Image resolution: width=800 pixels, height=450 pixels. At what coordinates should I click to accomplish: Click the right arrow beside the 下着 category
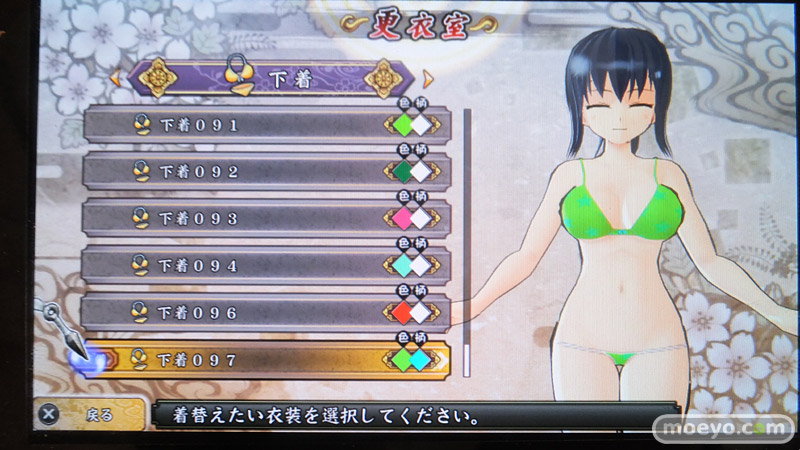428,78
